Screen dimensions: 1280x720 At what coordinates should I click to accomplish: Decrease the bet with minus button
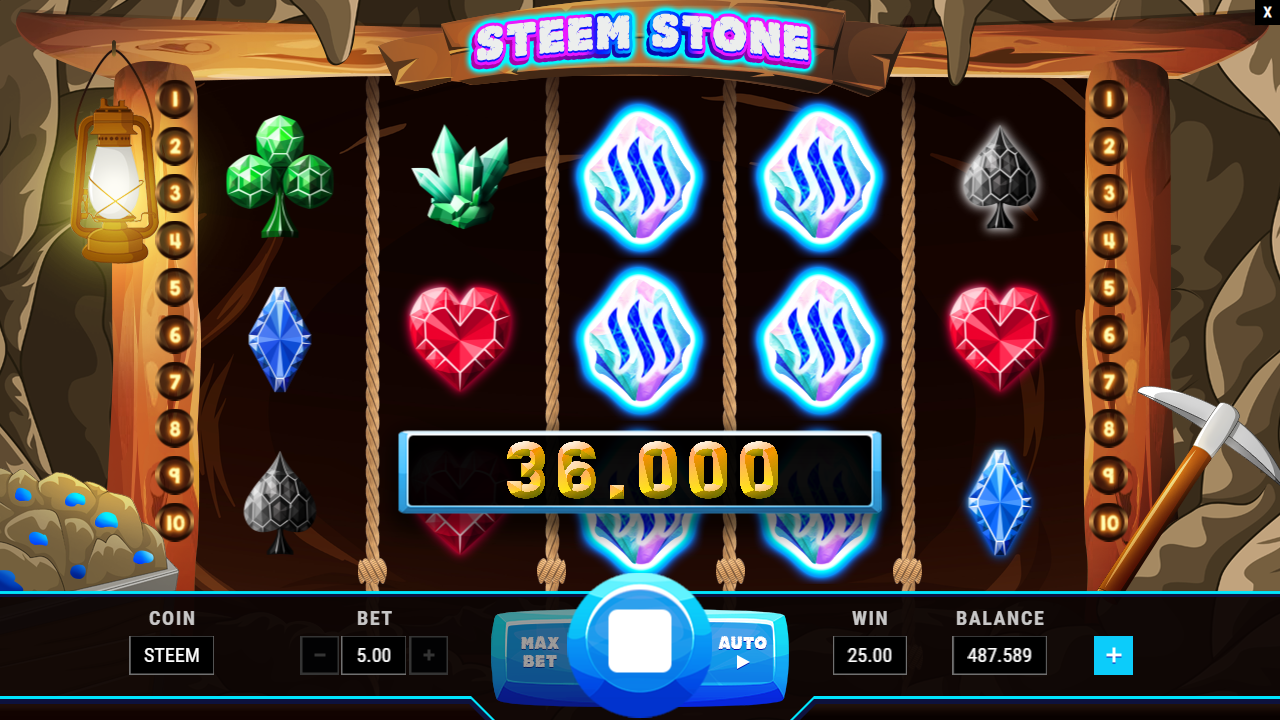(x=320, y=656)
